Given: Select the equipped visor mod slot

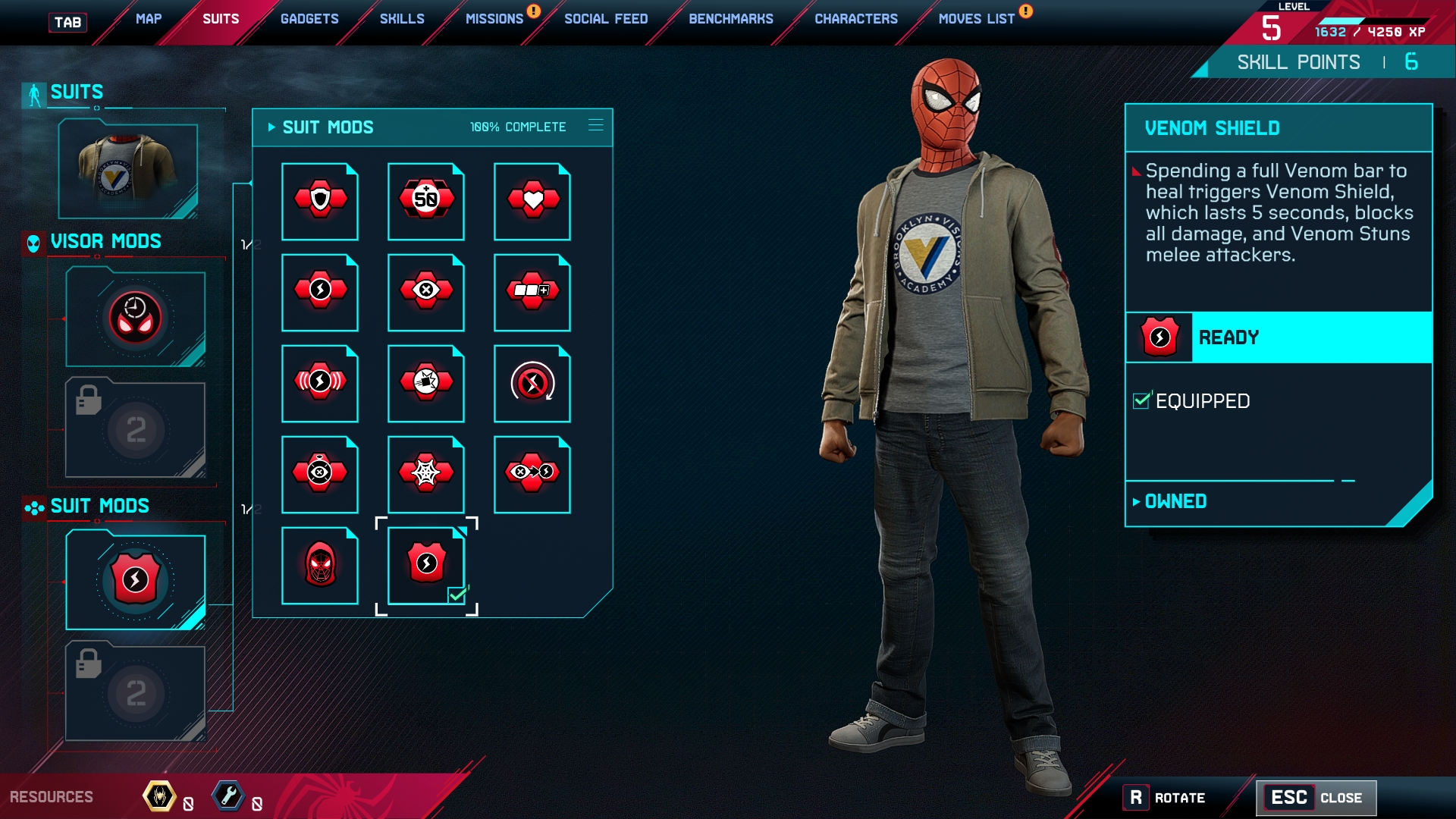Looking at the screenshot, I should (x=135, y=318).
